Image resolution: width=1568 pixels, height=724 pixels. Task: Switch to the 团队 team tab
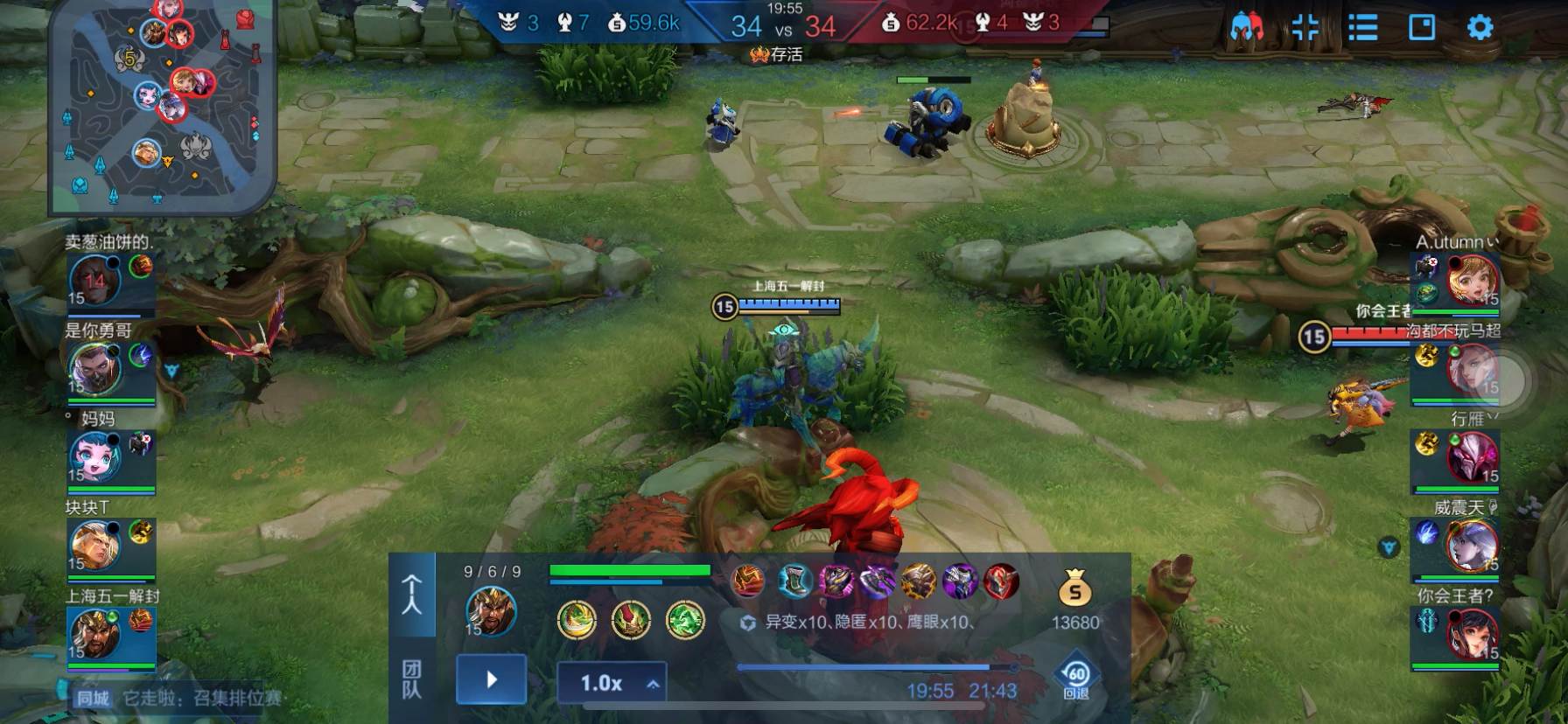pyautogui.click(x=411, y=679)
